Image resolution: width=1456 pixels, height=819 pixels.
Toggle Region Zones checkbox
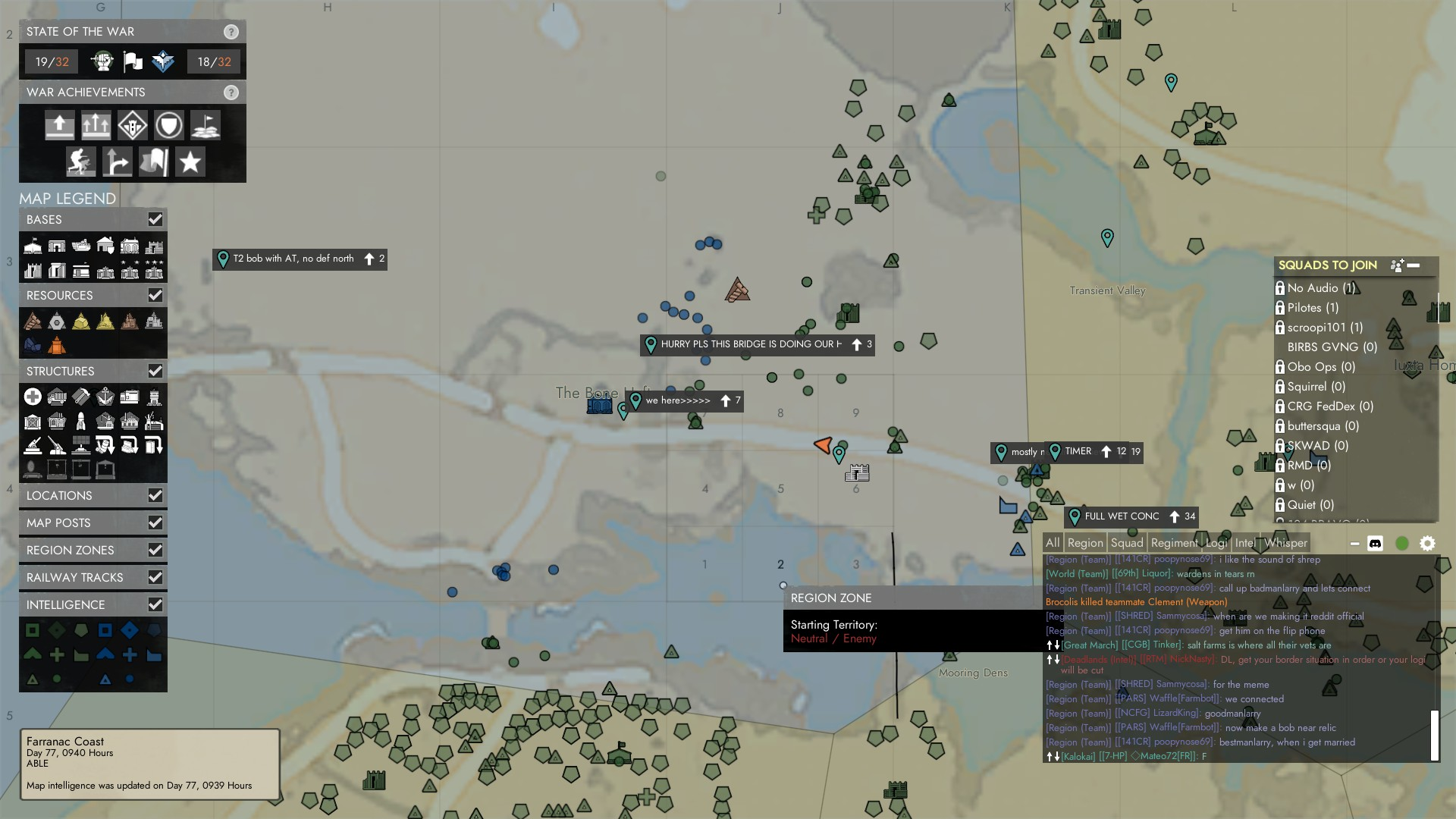[155, 550]
